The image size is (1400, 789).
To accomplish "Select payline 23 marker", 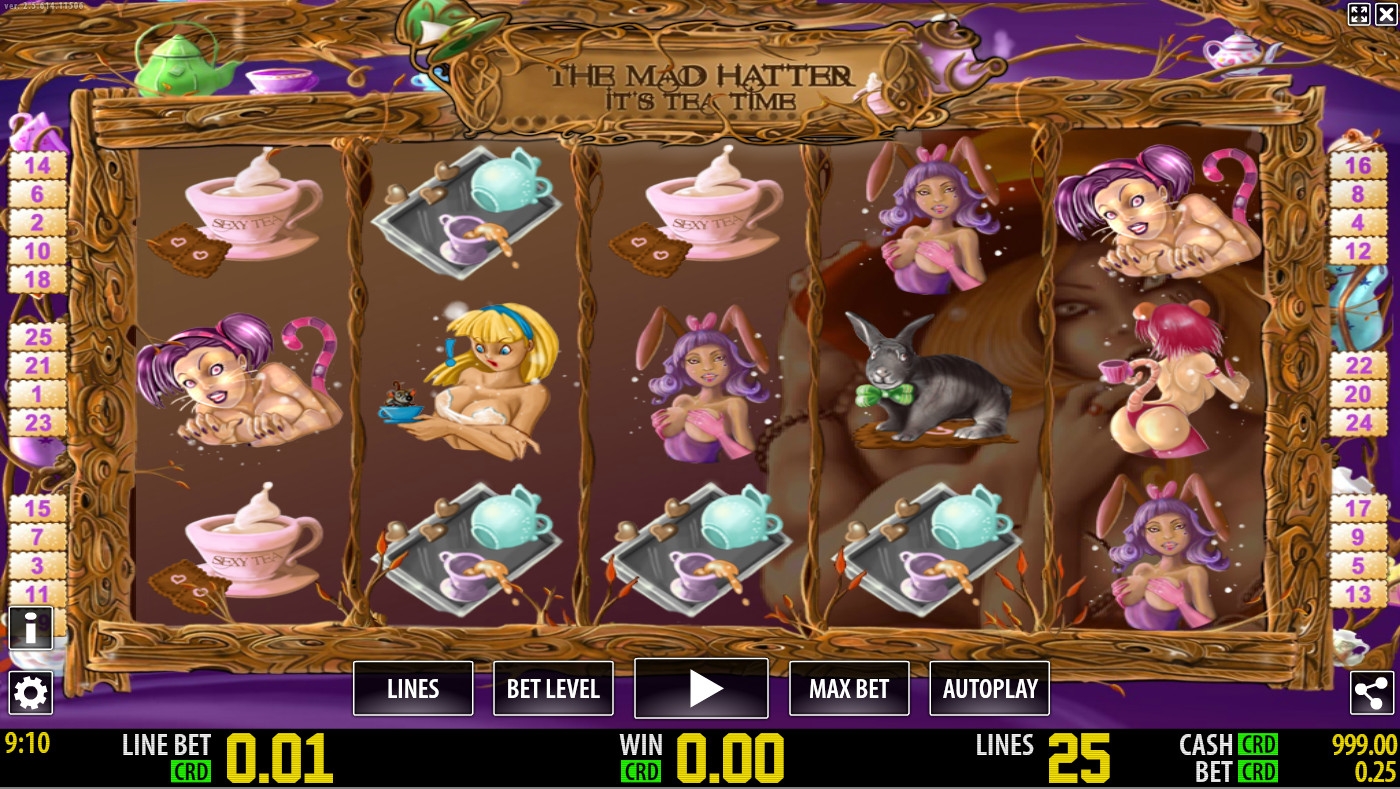I will [38, 423].
